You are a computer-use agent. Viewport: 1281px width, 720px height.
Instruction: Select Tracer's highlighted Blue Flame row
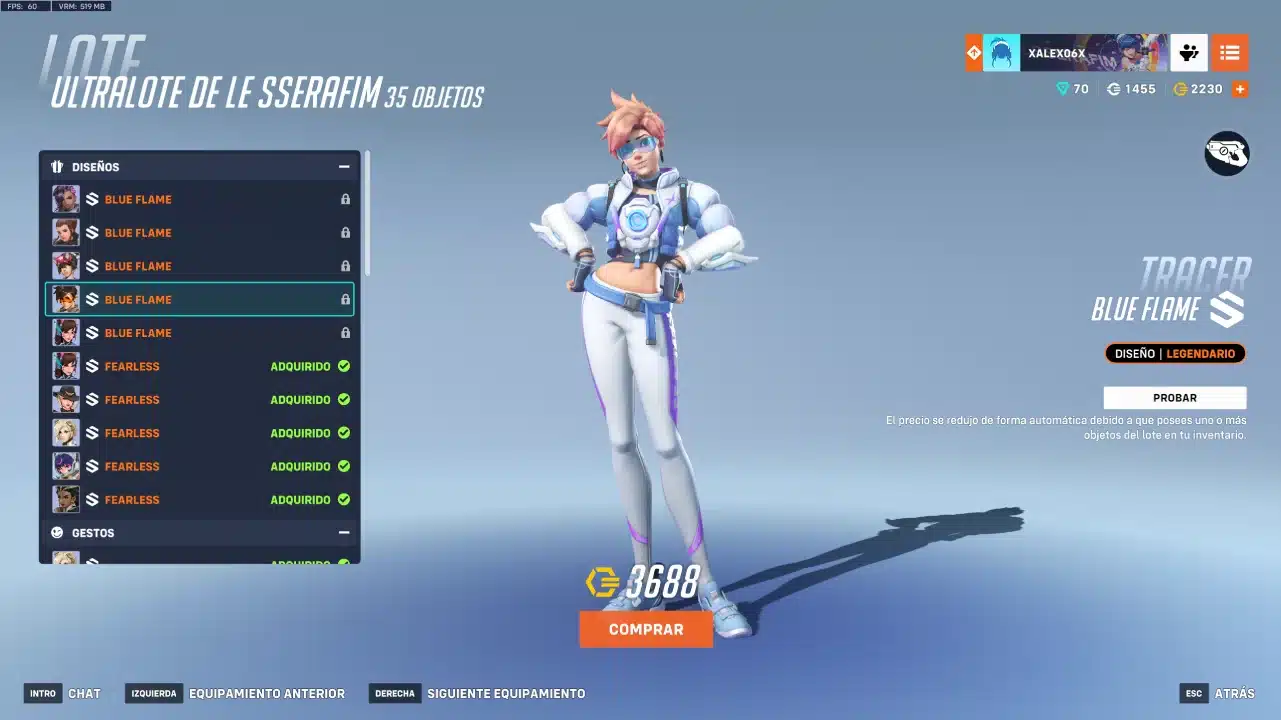point(200,299)
